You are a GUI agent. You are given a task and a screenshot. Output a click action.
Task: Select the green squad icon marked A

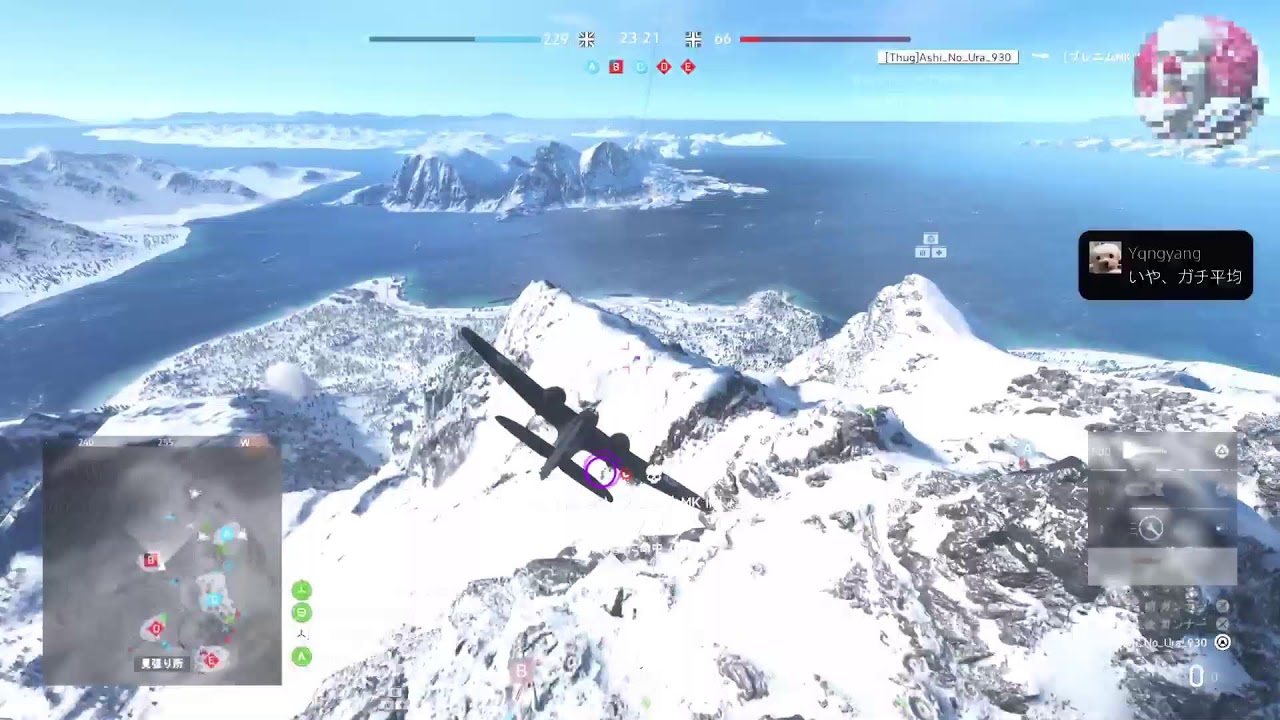click(301, 656)
